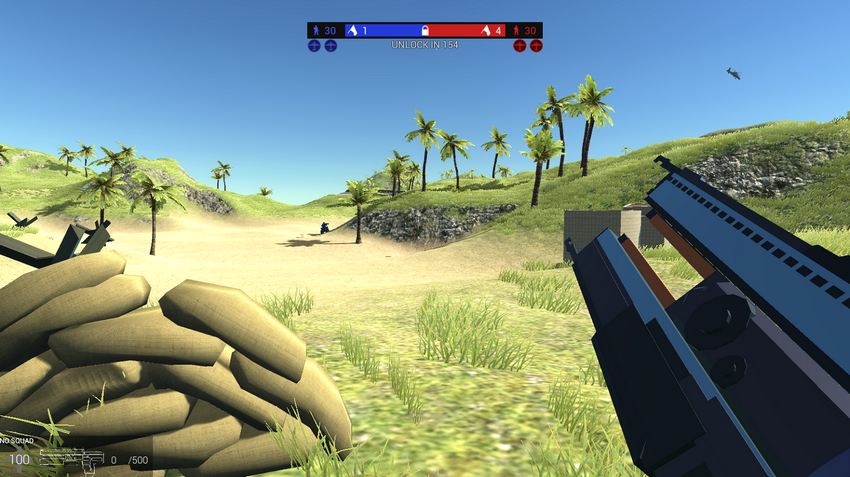The height and width of the screenshot is (477, 850).
Task: Click the red team soldier icon
Action: tap(517, 31)
